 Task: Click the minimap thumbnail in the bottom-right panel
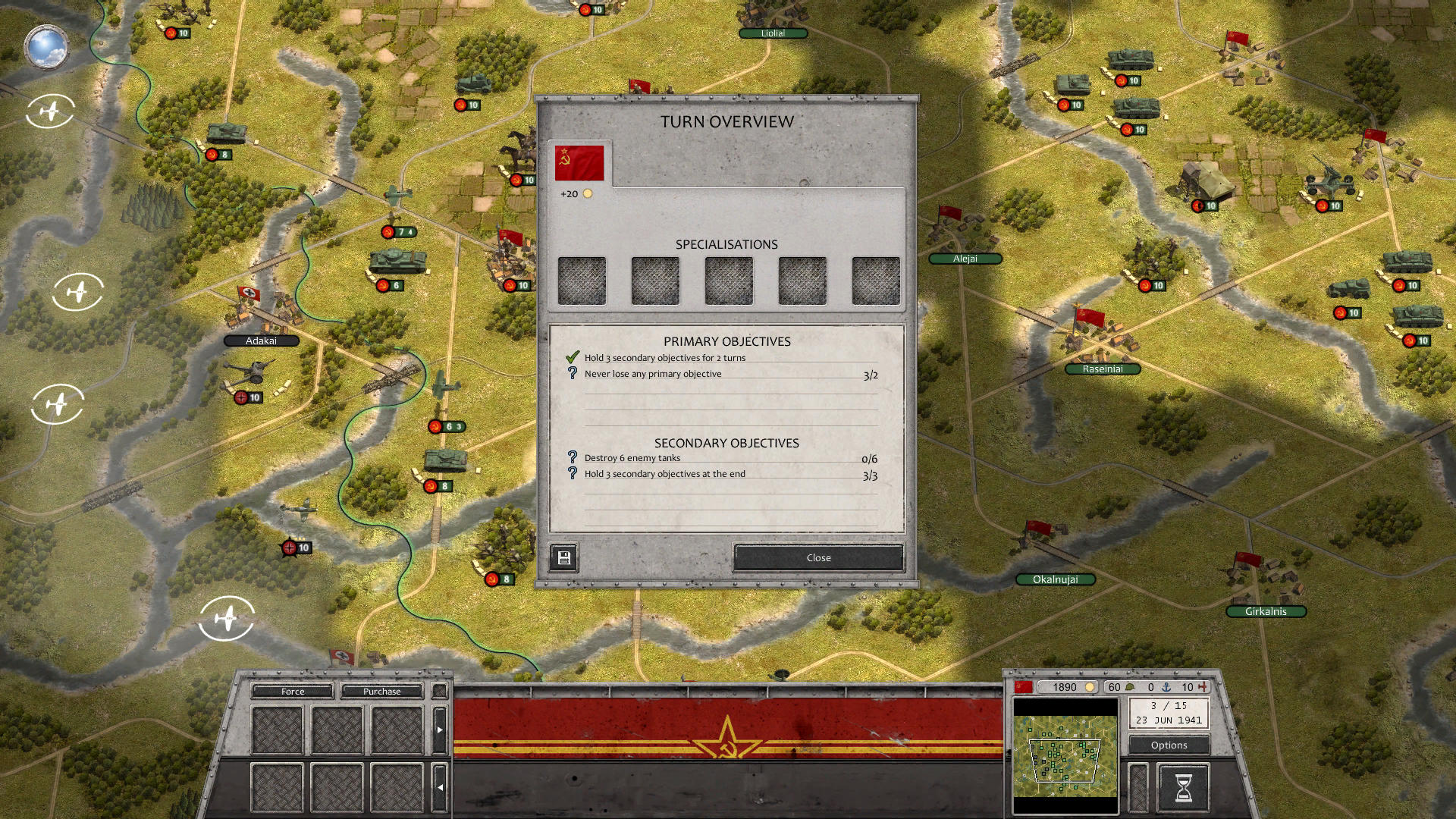tap(1065, 755)
